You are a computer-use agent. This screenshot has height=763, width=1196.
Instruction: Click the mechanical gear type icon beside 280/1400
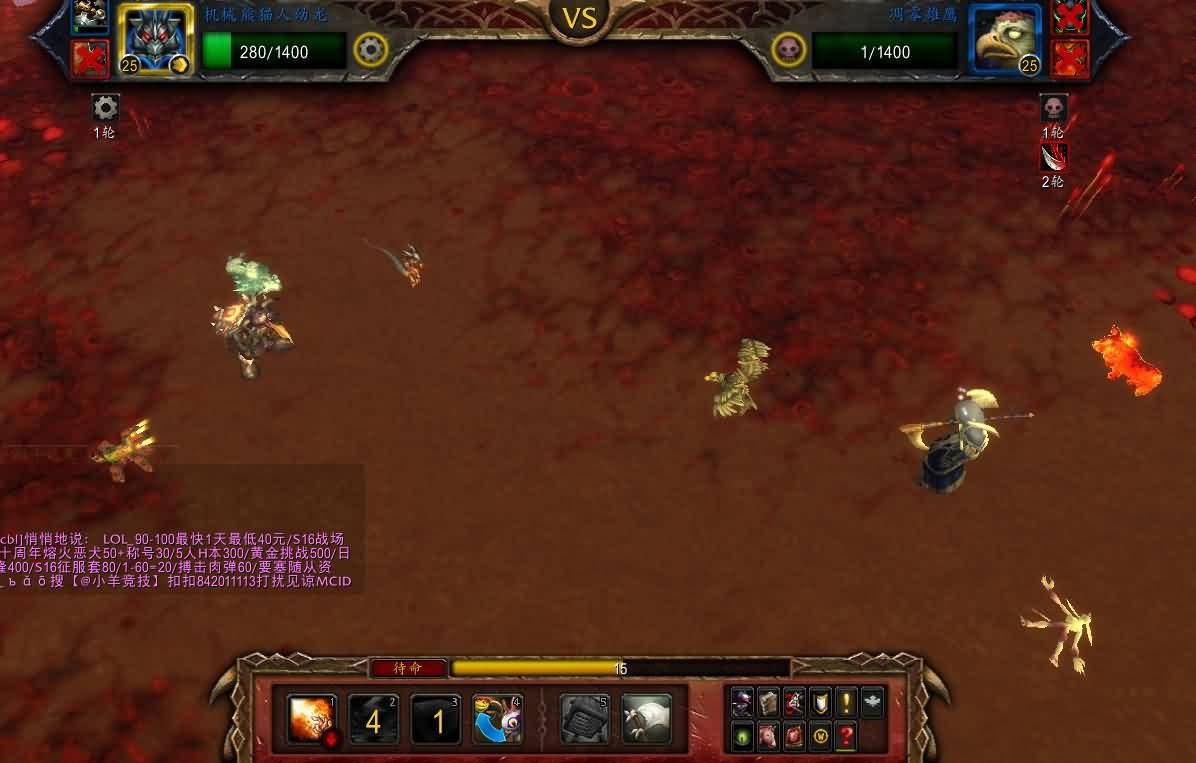(x=371, y=49)
